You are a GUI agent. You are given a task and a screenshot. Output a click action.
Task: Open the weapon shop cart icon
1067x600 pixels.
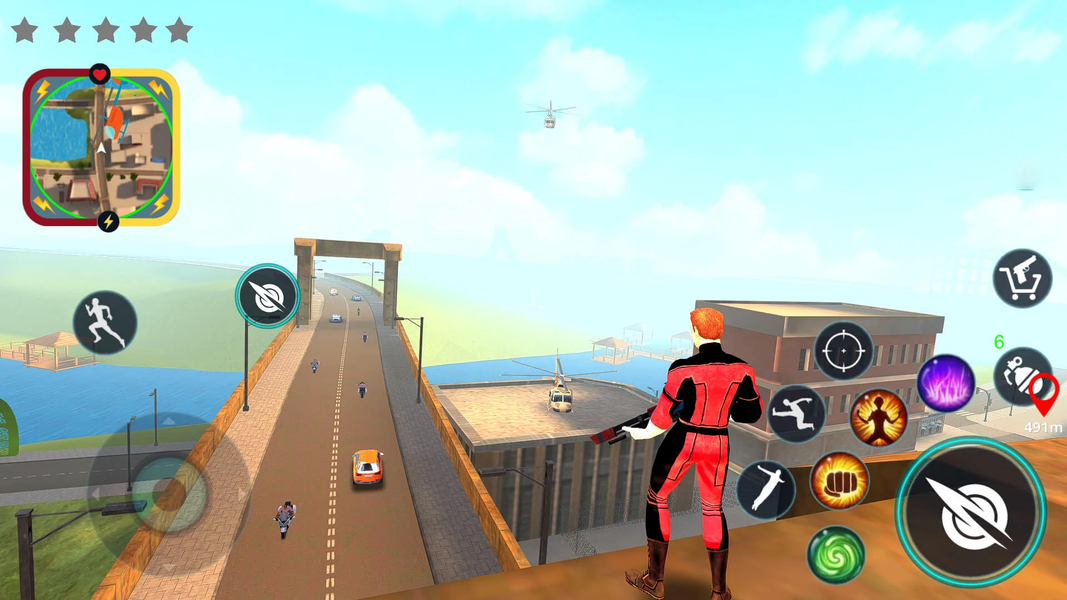(x=1022, y=278)
